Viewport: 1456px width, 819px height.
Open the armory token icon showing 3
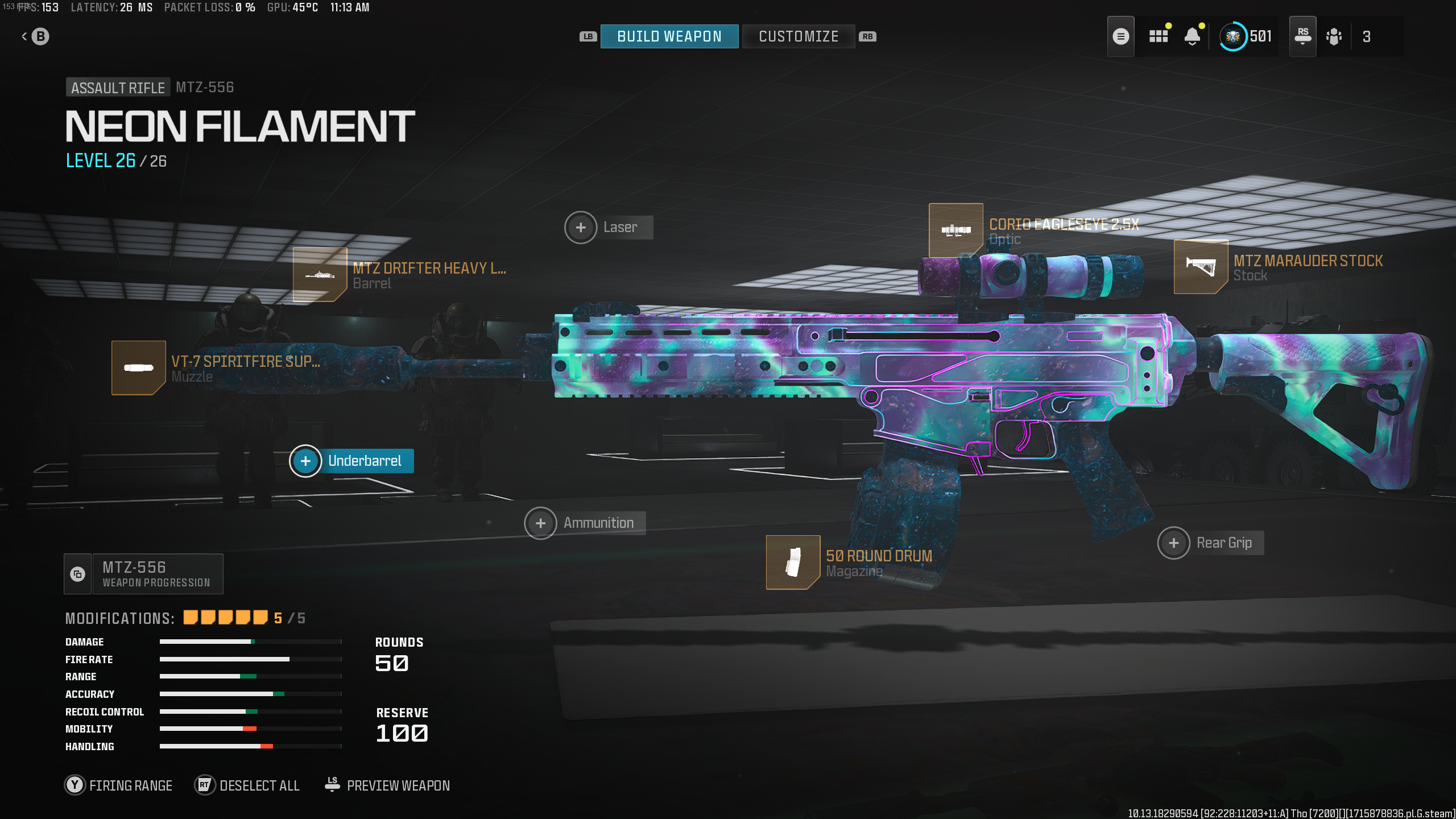[1335, 36]
